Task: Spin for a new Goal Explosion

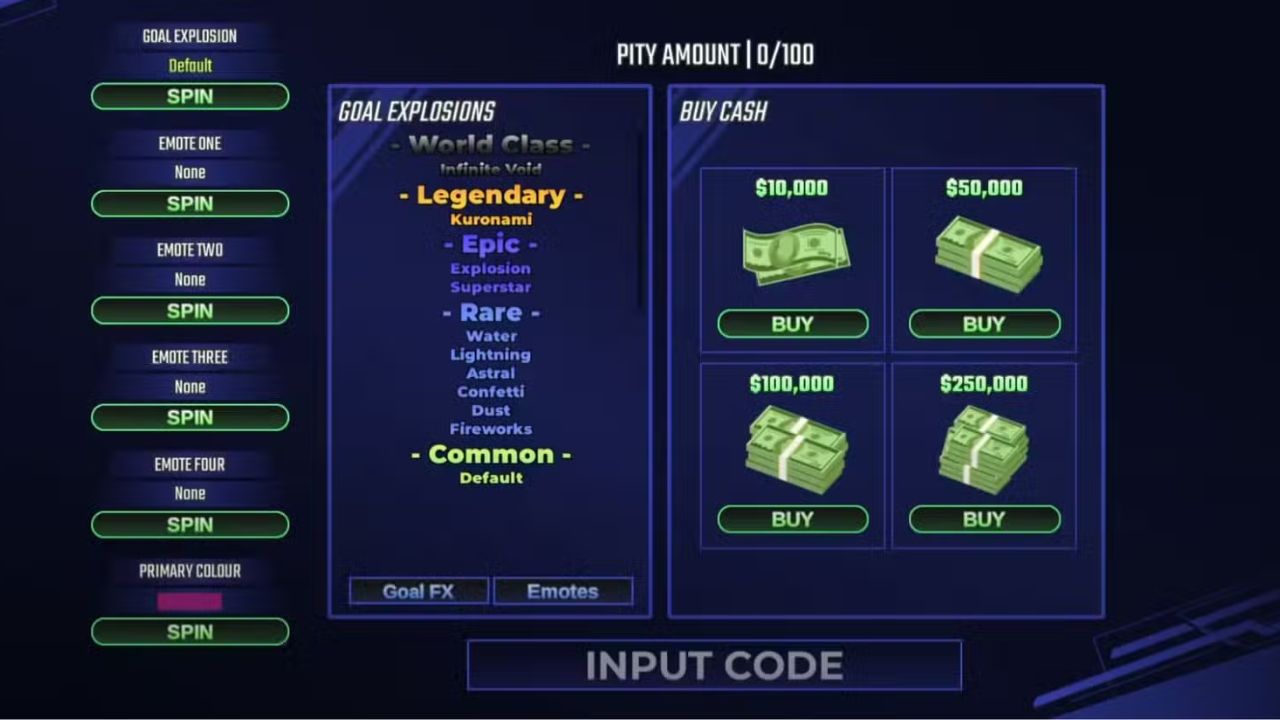Action: click(x=189, y=96)
